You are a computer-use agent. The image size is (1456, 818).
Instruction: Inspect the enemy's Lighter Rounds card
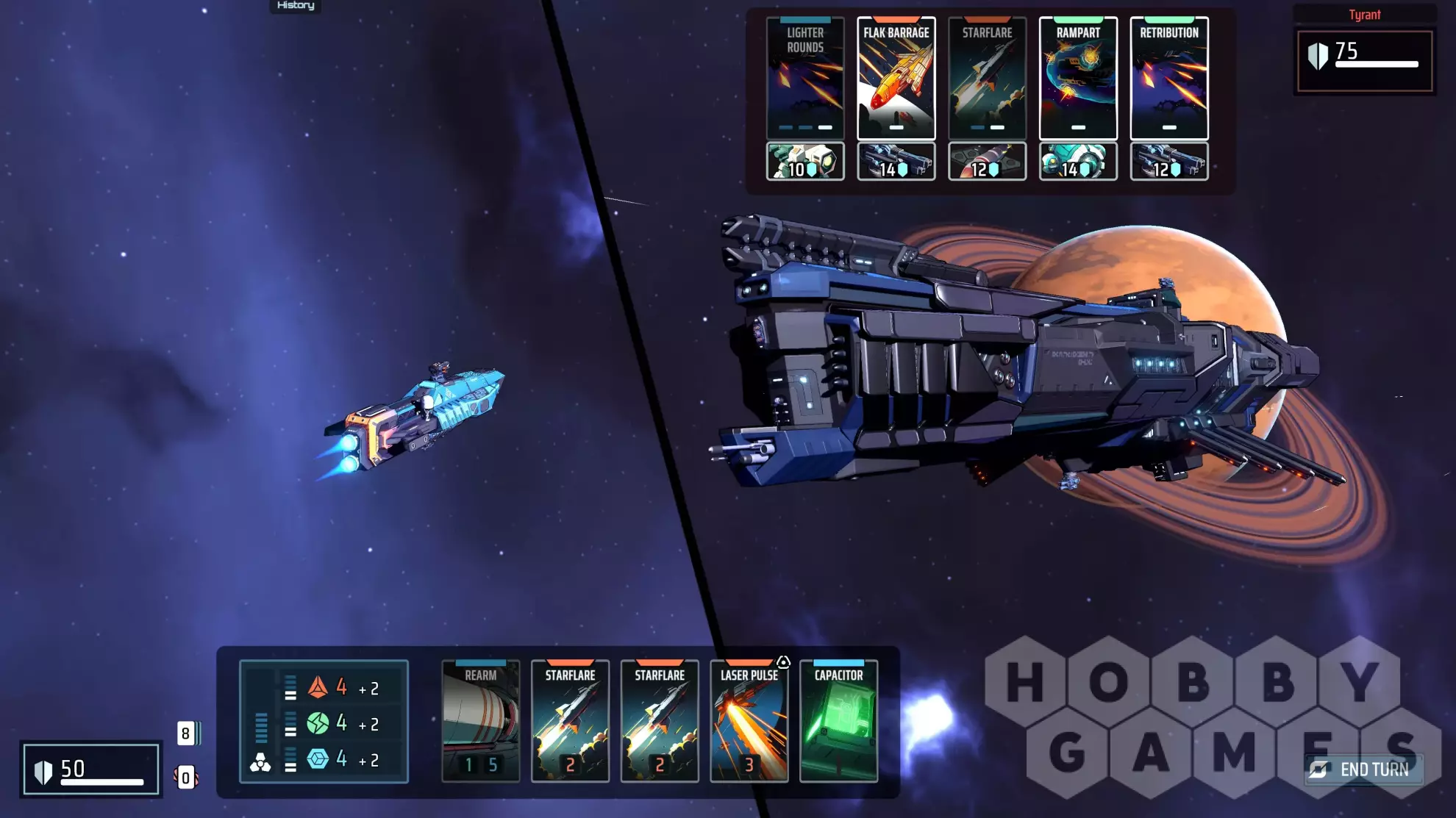click(x=805, y=78)
